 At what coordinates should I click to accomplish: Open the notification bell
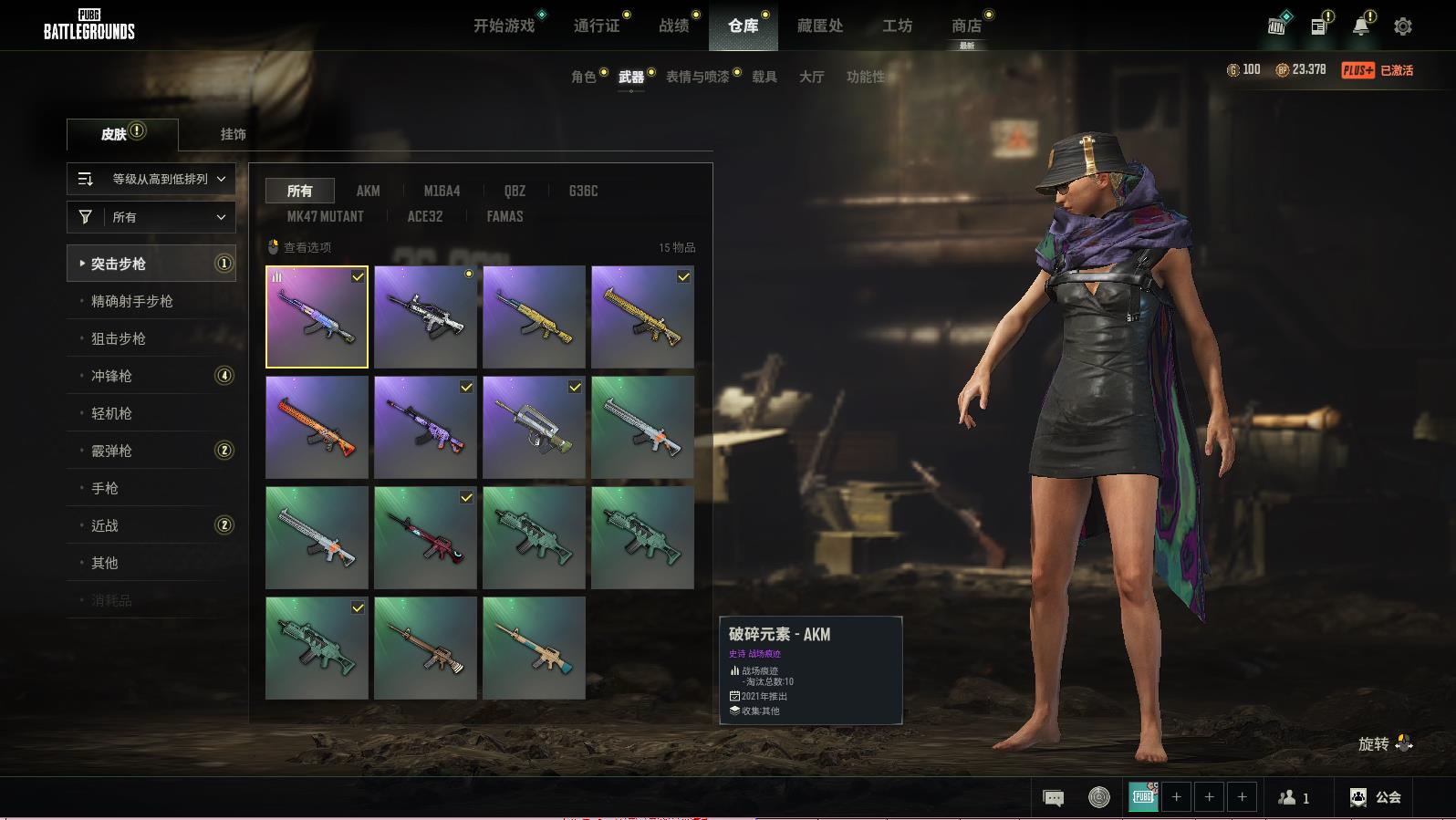(1360, 26)
